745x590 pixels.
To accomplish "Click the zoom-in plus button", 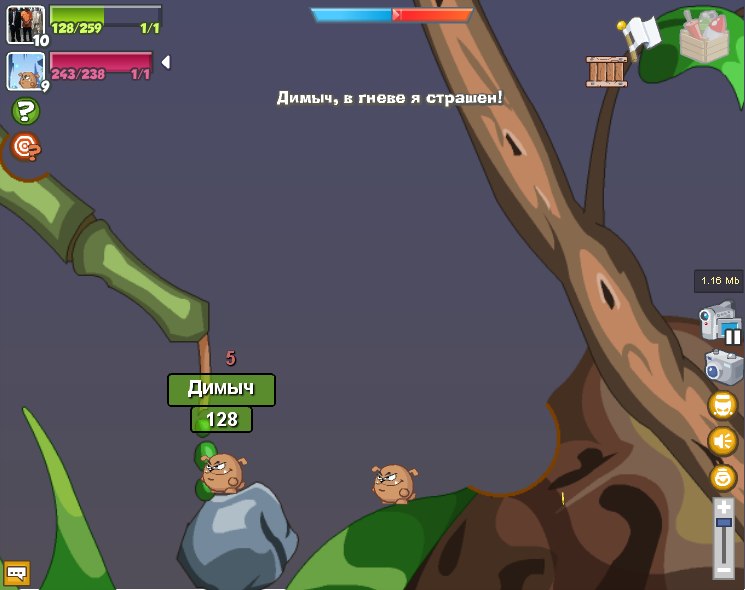I will [724, 508].
